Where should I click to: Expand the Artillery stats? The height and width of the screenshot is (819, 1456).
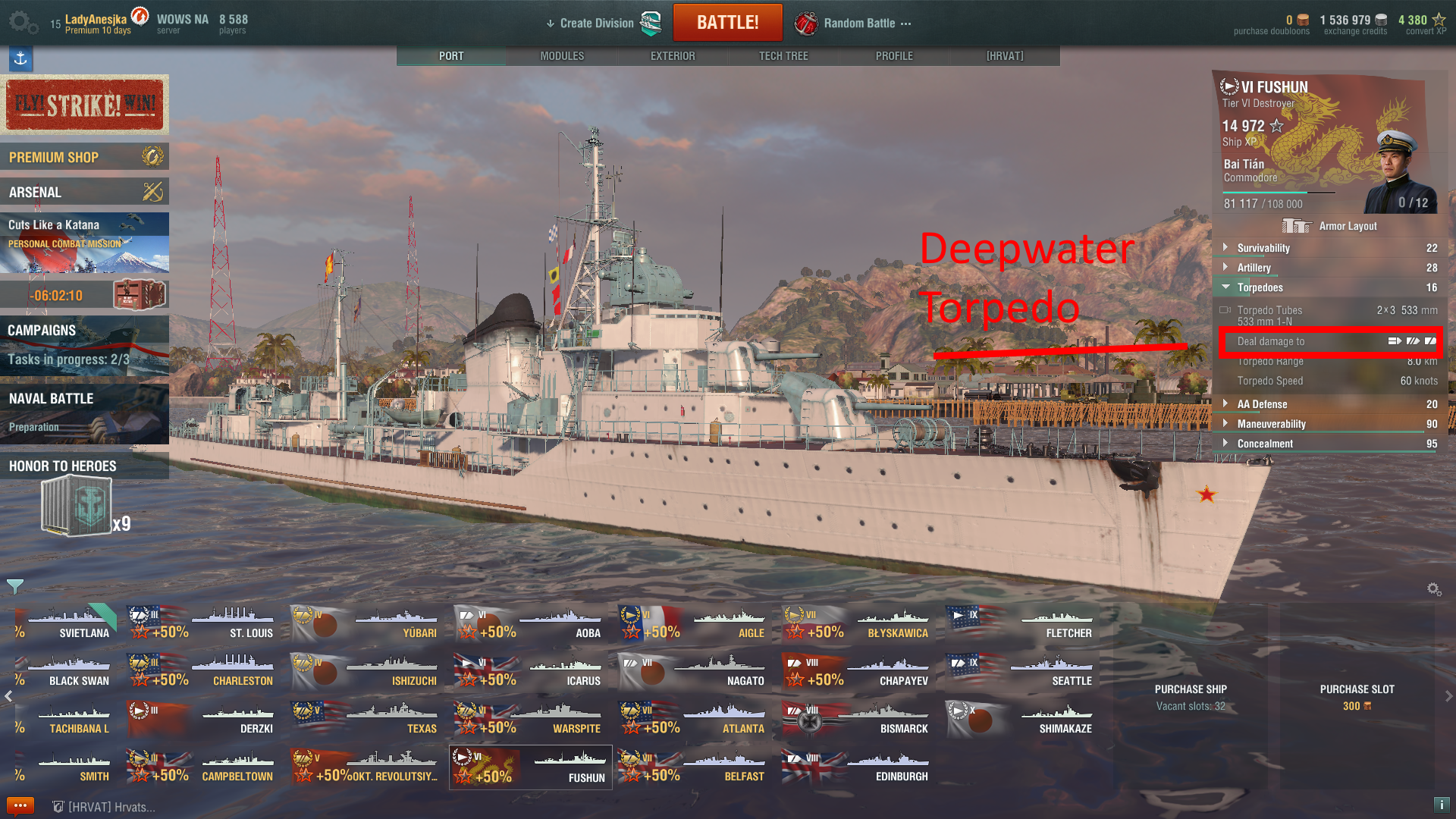pyautogui.click(x=1254, y=268)
